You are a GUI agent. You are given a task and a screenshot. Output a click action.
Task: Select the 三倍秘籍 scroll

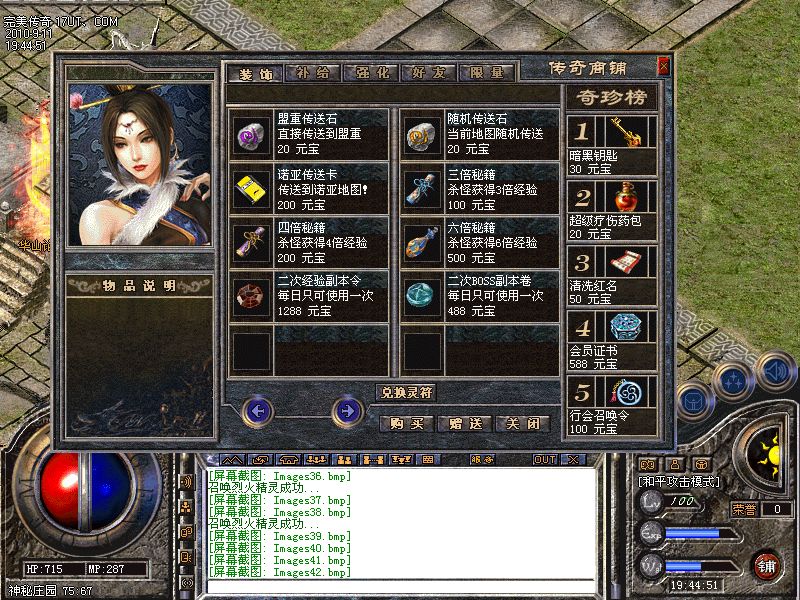coord(421,187)
